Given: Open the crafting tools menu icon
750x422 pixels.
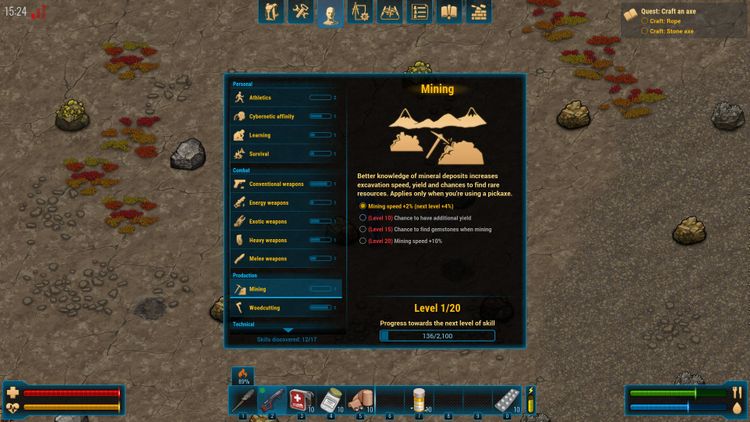Looking at the screenshot, I should click(x=300, y=13).
